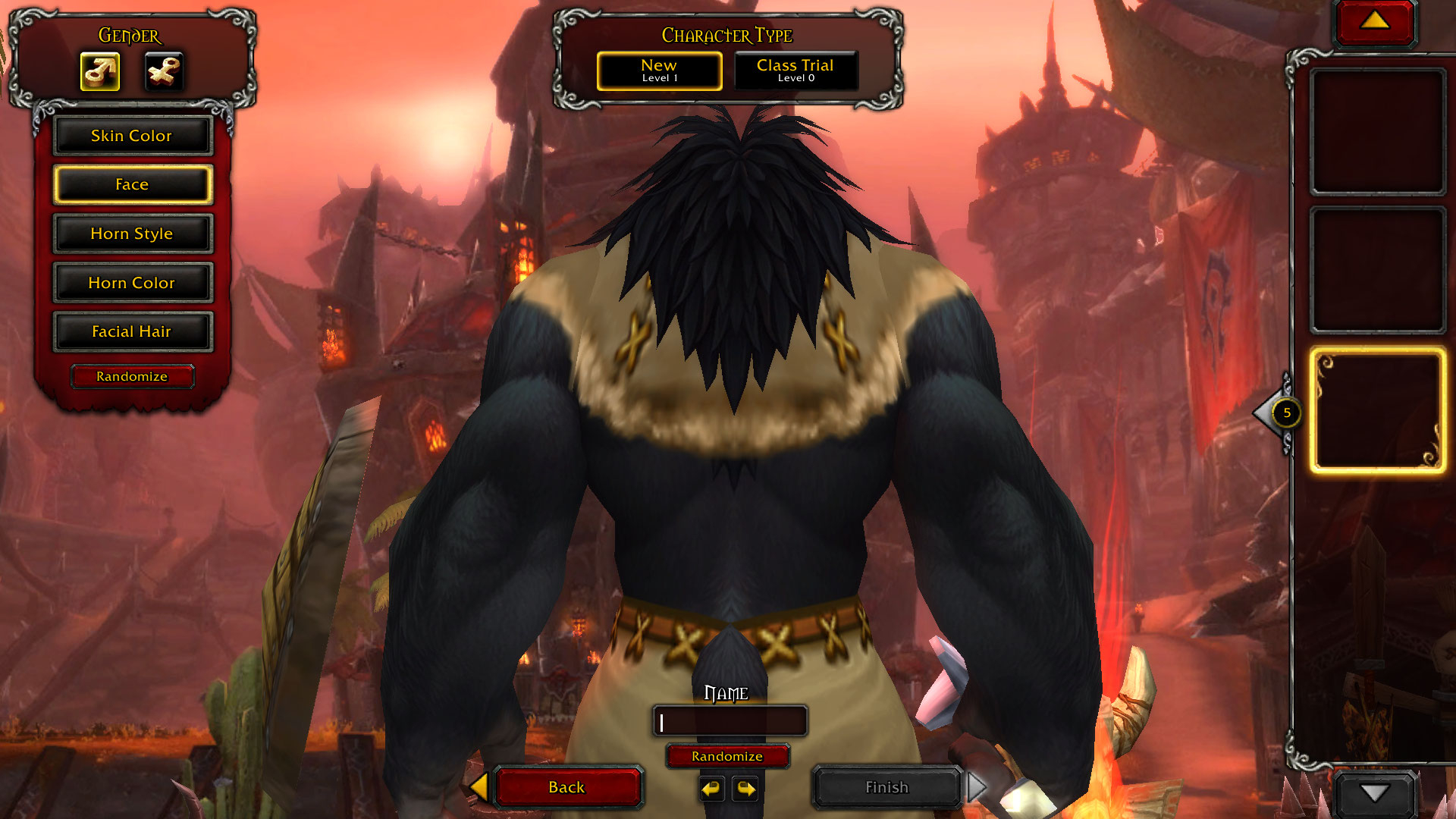Change the Facial Hair option

pyautogui.click(x=132, y=331)
